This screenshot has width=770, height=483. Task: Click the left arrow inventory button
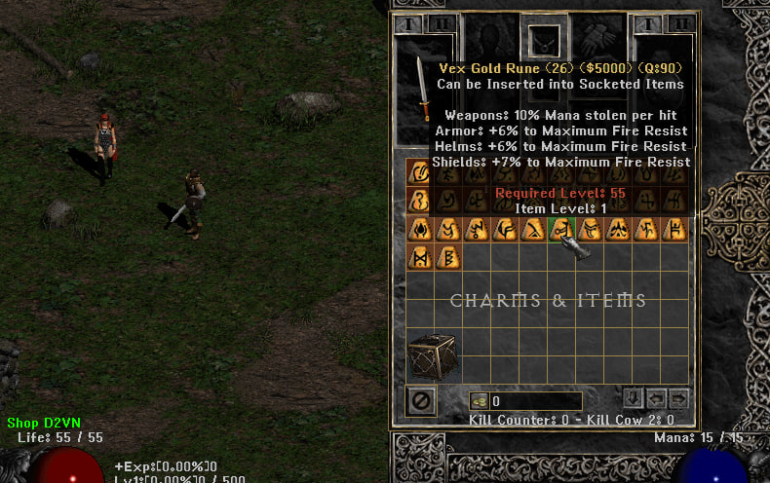point(656,399)
